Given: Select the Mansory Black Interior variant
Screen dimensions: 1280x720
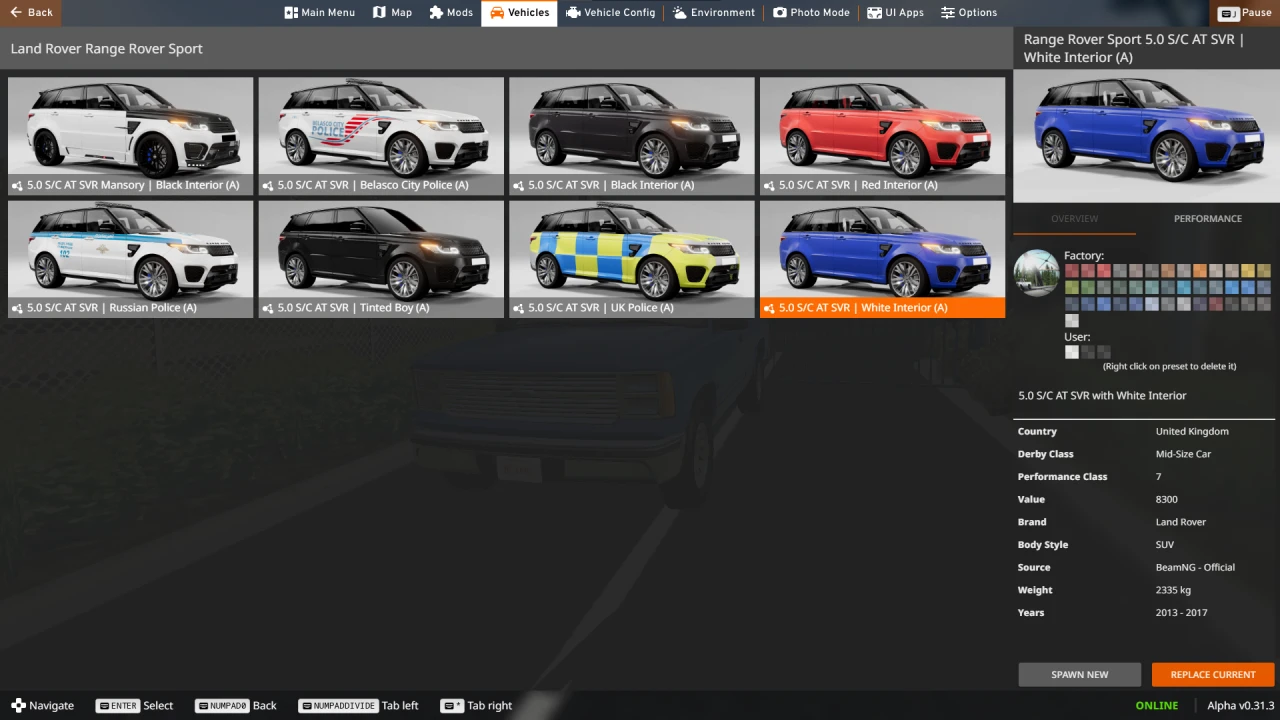Looking at the screenshot, I should pyautogui.click(x=130, y=135).
